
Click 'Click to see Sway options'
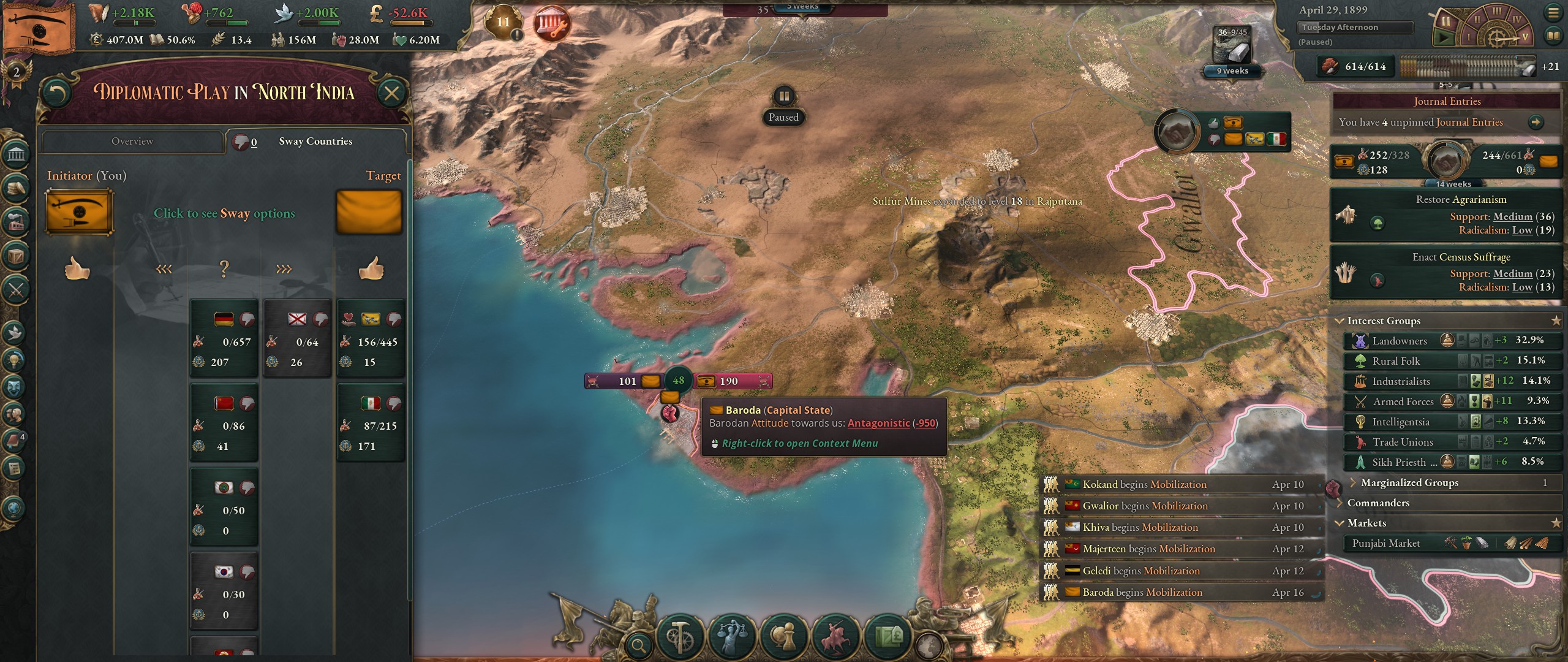225,214
